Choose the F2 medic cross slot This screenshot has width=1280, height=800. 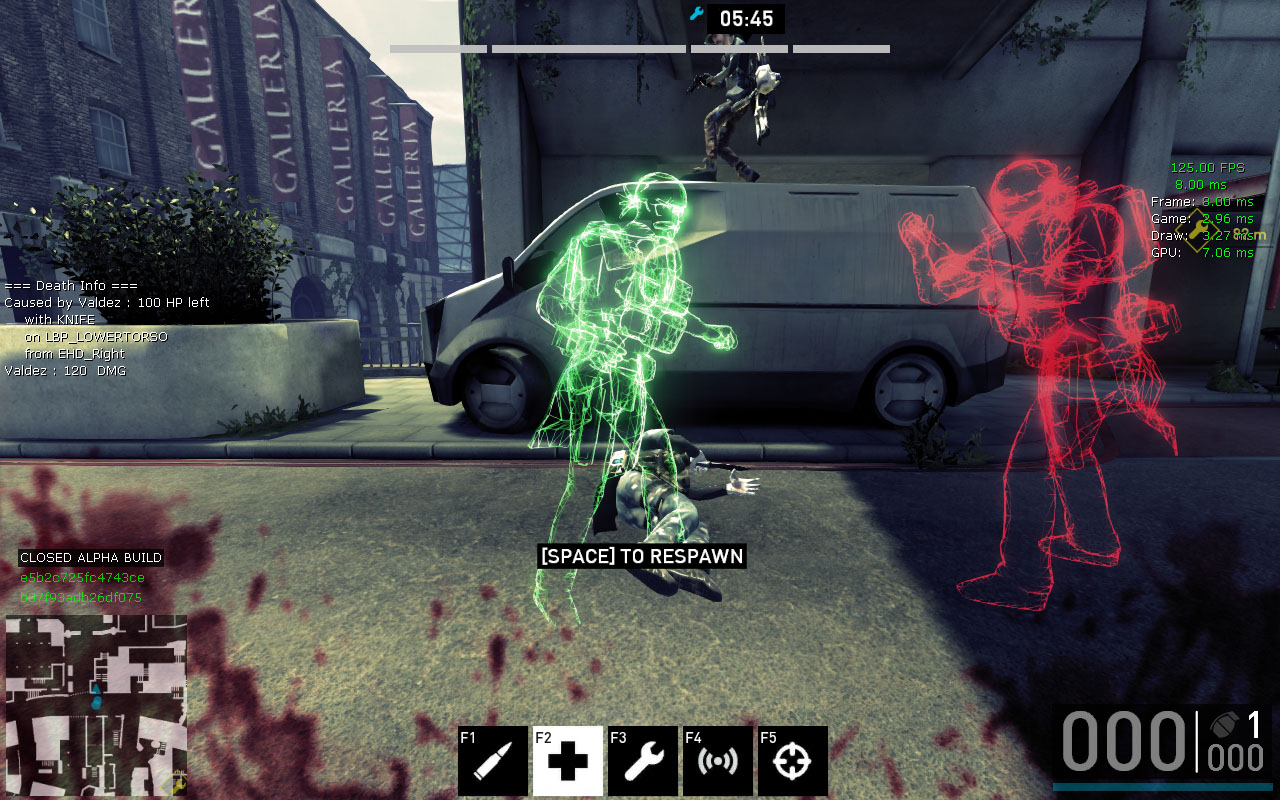tap(568, 761)
